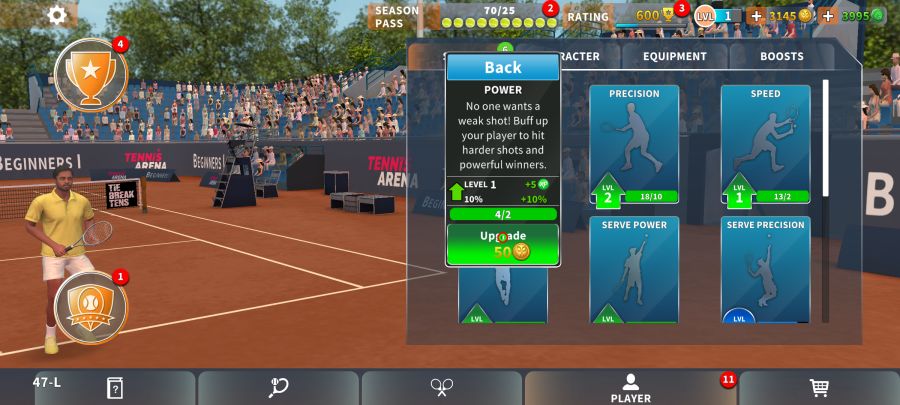This screenshot has width=900, height=405.
Task: Select the racket and ball menu
Action: [278, 388]
